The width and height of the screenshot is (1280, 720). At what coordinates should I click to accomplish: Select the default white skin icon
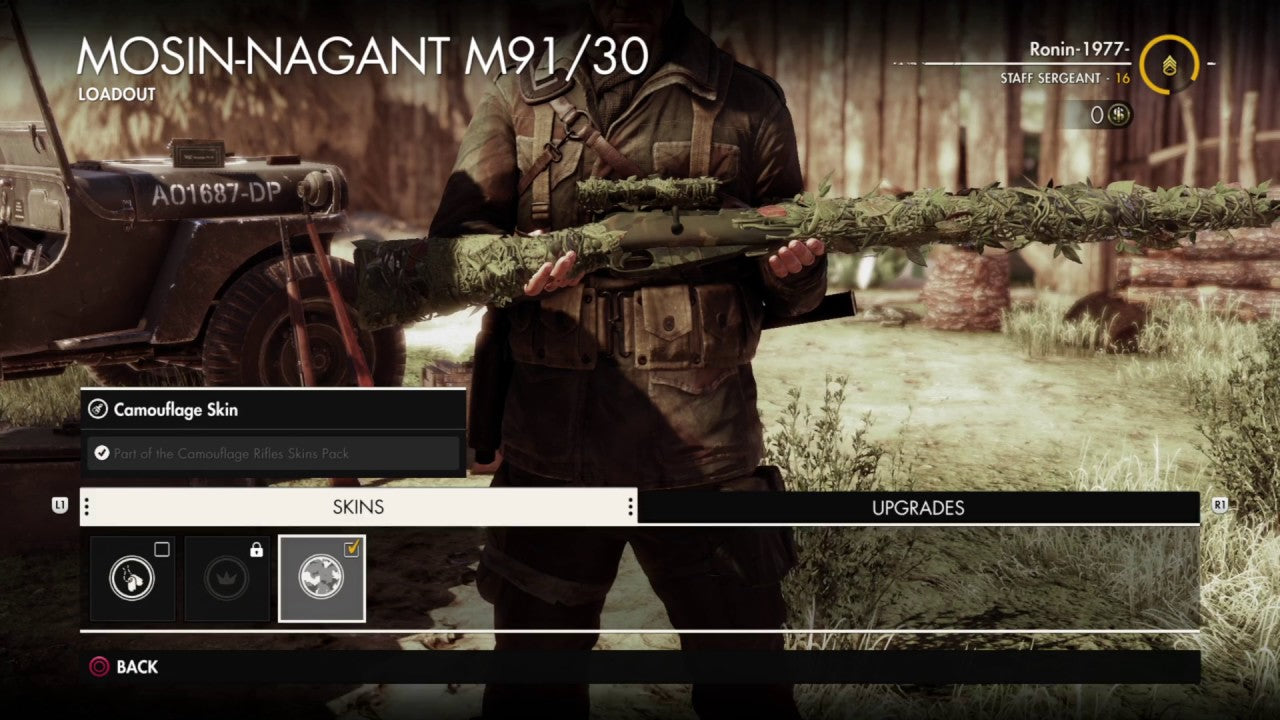(x=132, y=580)
